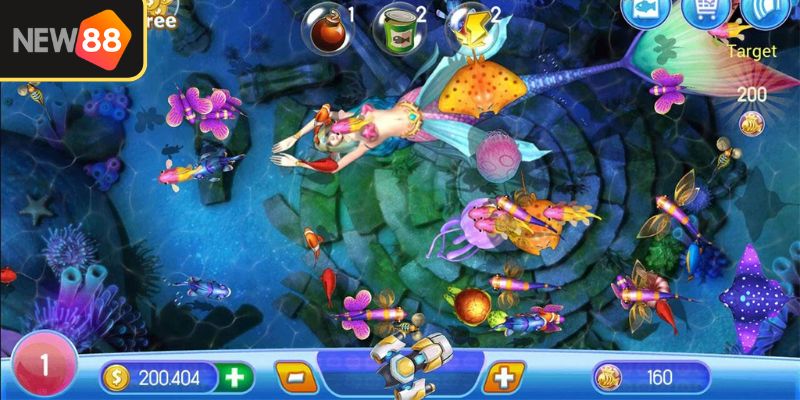Tap the red level 1 badge

click(42, 365)
